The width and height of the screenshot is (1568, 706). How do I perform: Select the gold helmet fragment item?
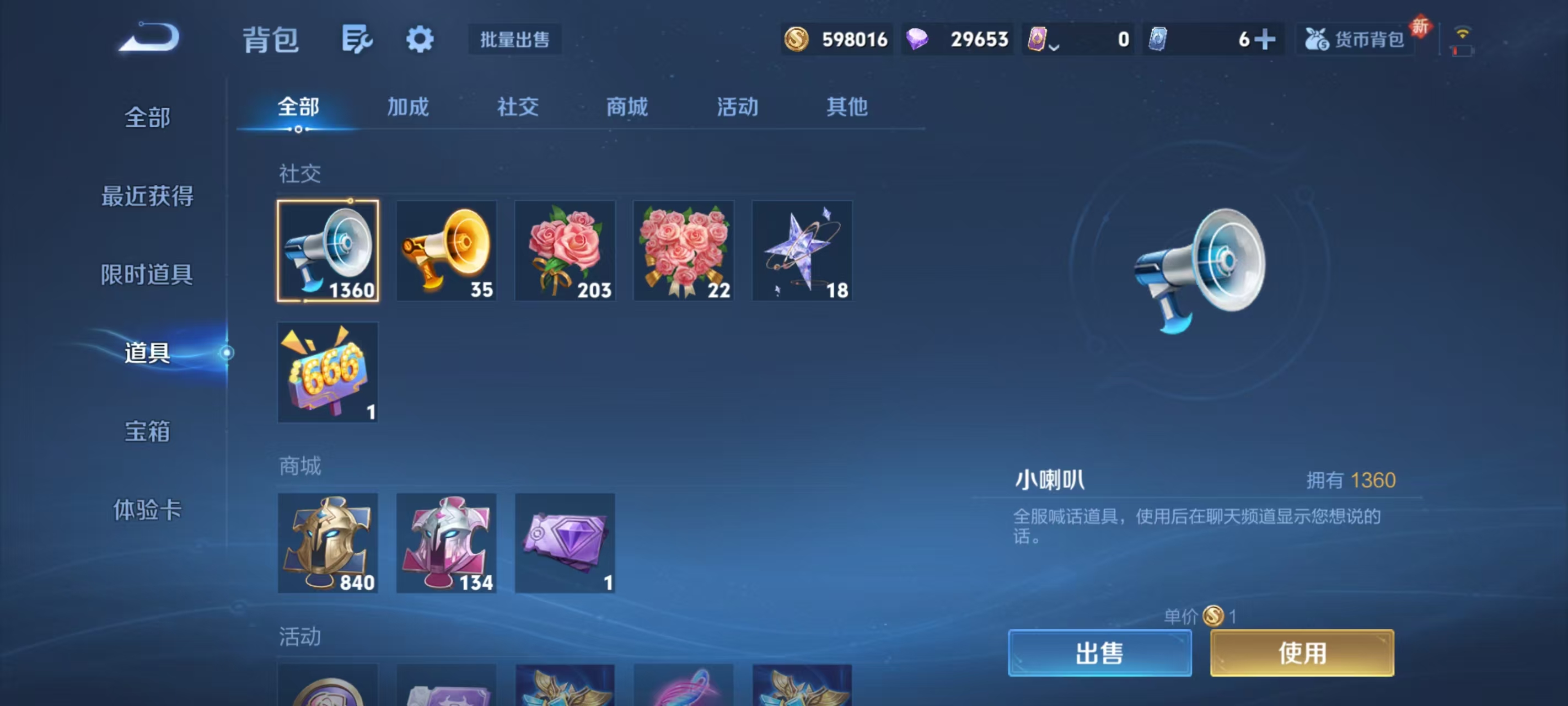(x=328, y=543)
